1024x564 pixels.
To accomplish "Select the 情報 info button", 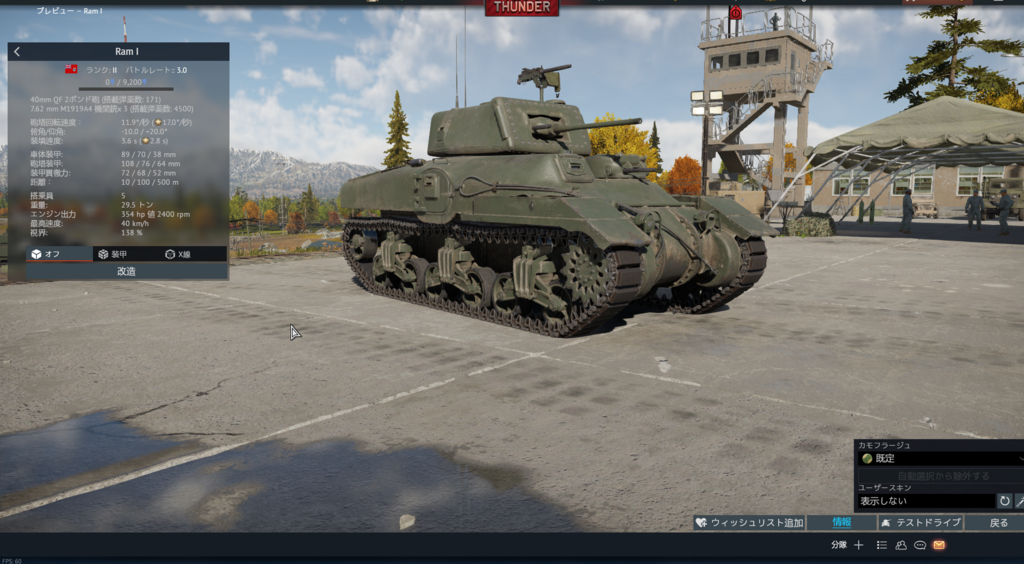I will pos(842,522).
